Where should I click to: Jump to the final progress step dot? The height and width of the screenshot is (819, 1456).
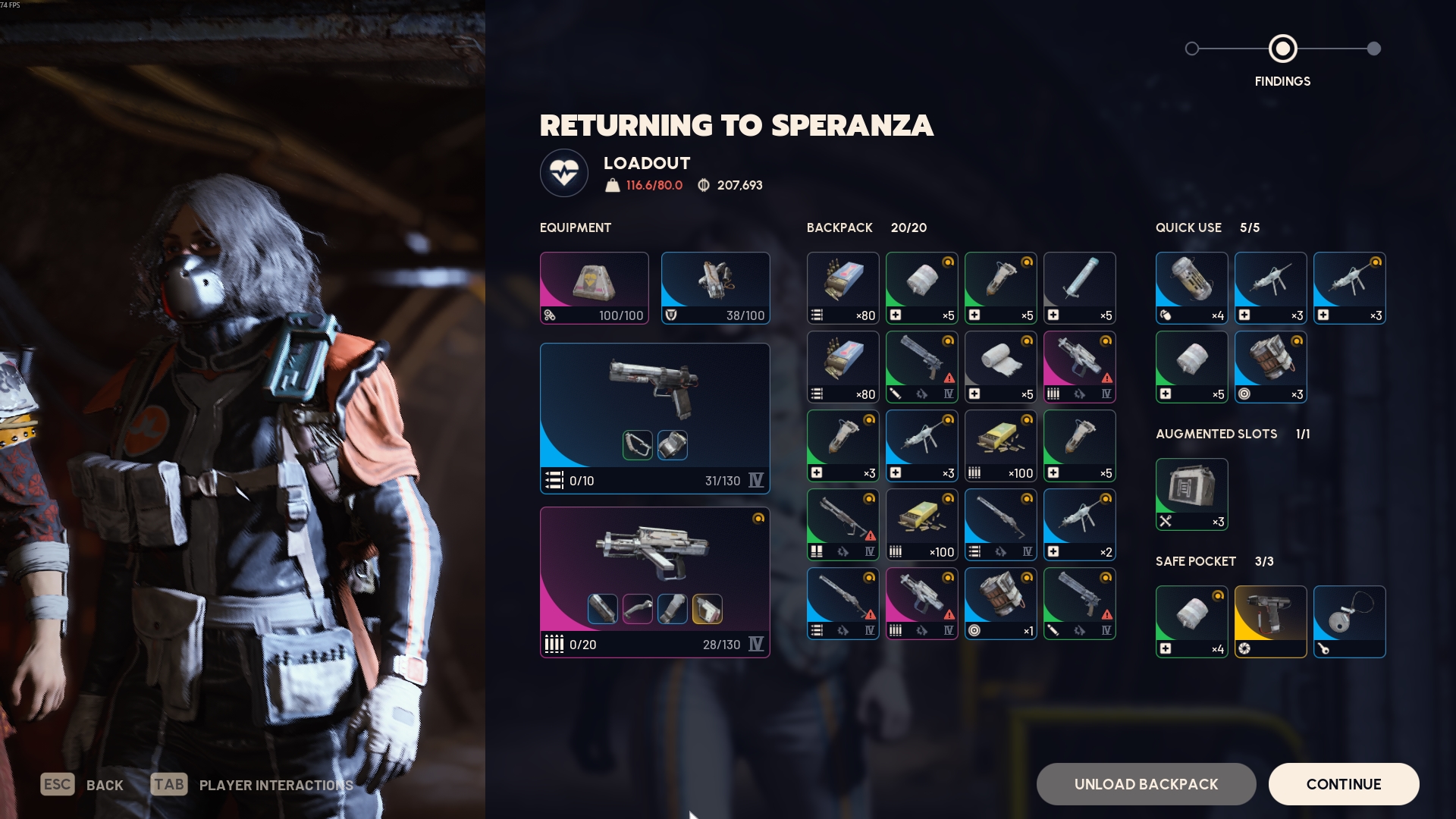(x=1373, y=49)
